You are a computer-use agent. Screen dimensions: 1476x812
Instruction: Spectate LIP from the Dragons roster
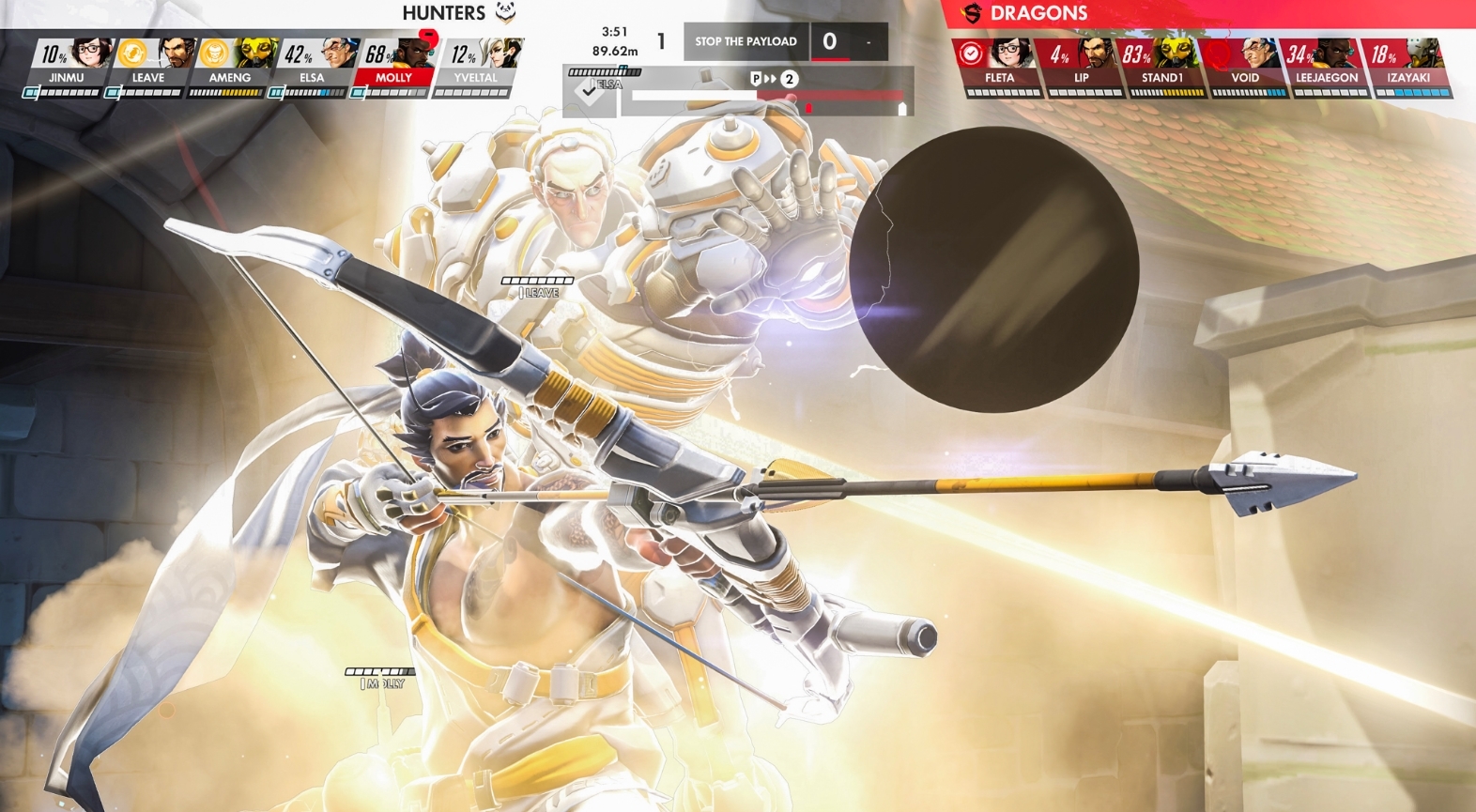1082,67
